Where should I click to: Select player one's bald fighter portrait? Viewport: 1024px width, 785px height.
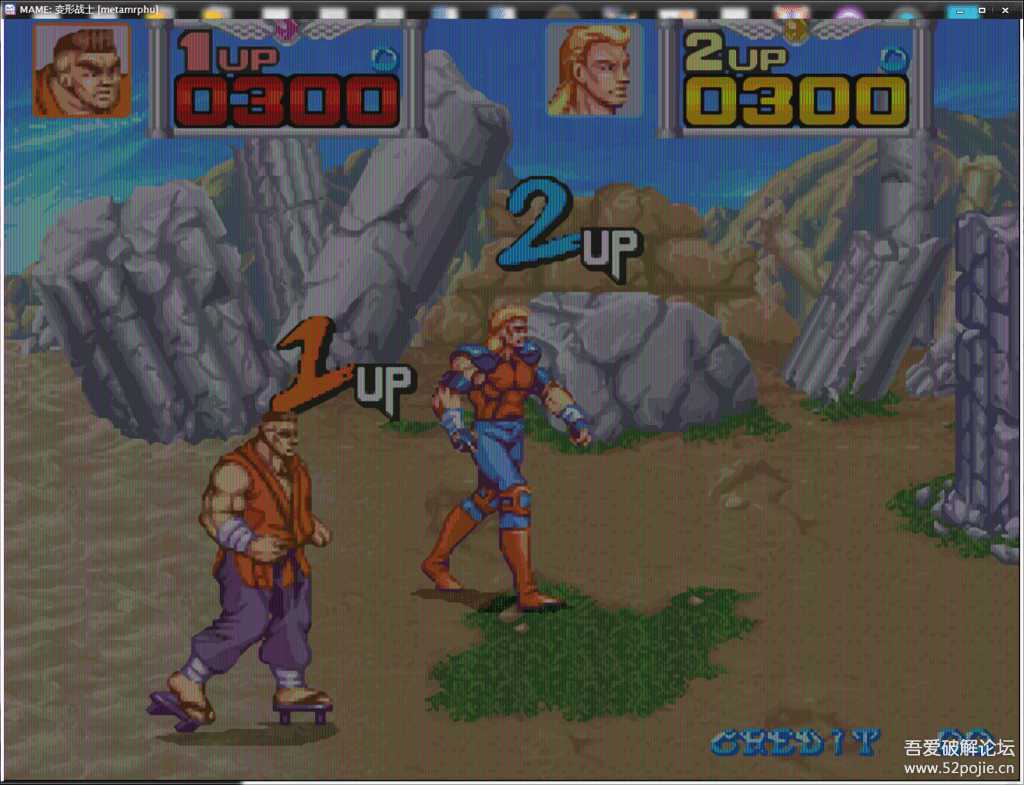pos(82,70)
